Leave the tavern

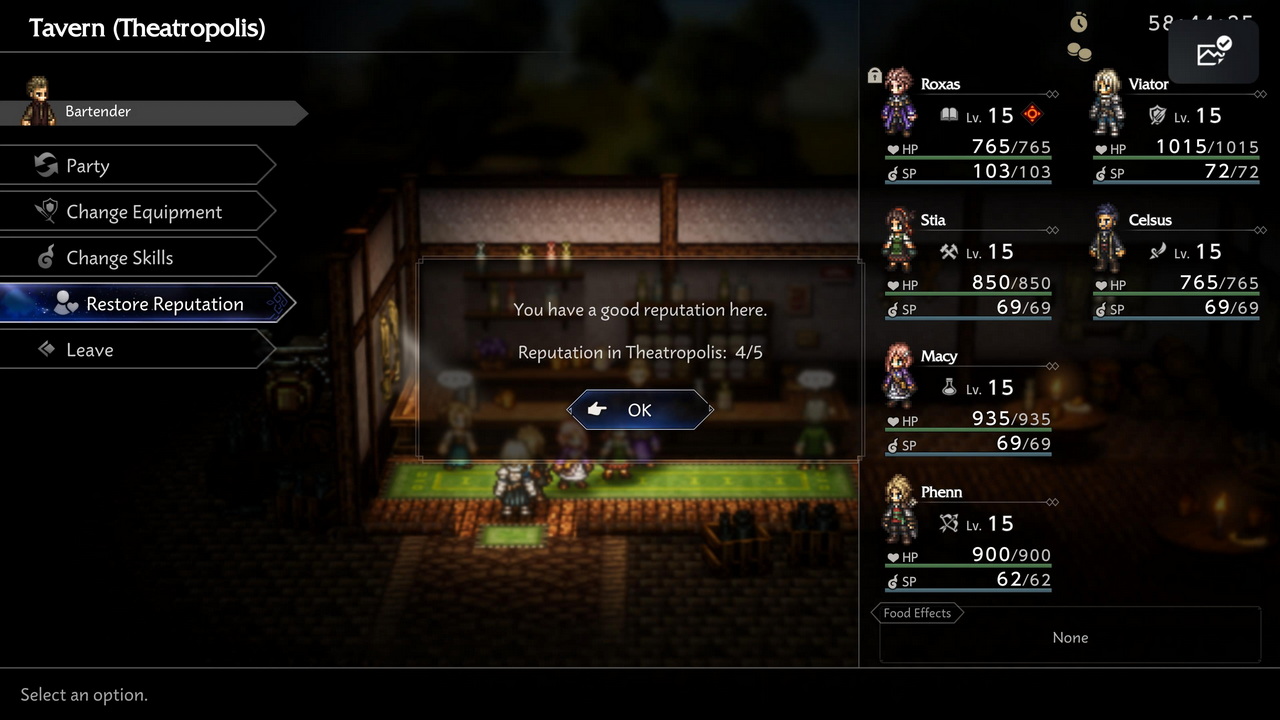pos(135,350)
